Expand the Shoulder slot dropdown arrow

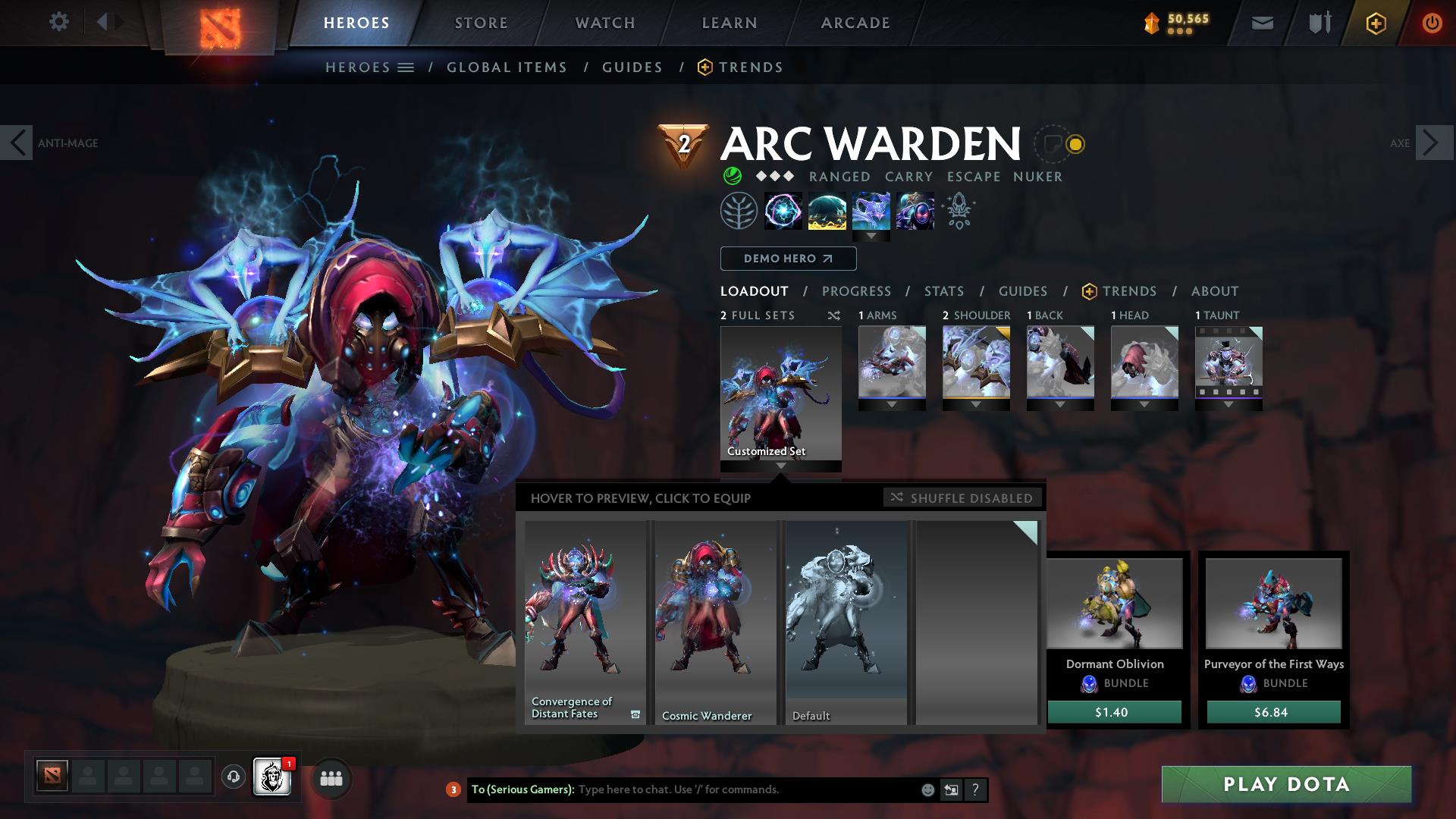[976, 404]
